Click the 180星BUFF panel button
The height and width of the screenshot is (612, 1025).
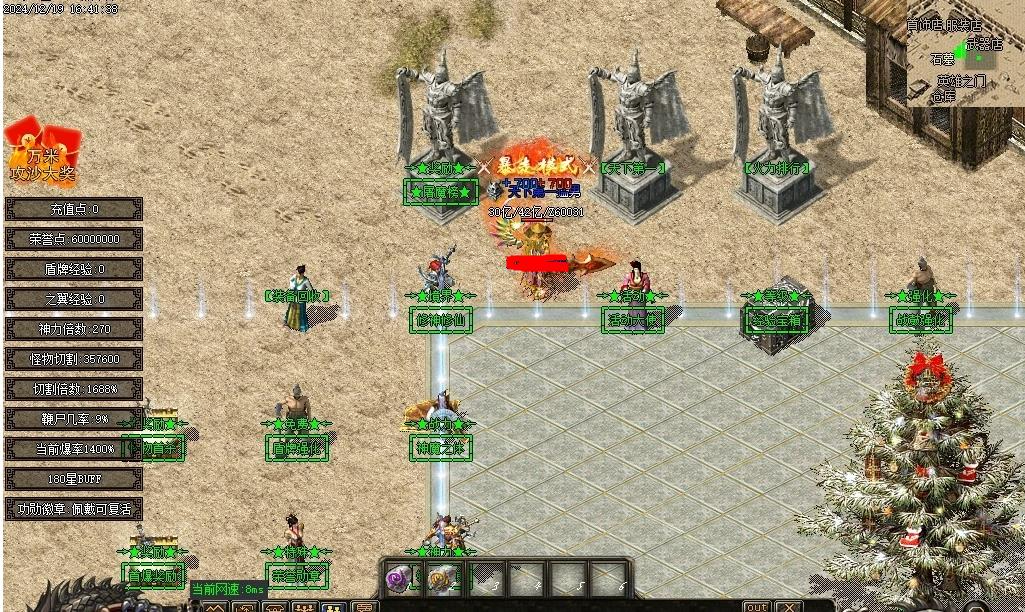pos(74,479)
